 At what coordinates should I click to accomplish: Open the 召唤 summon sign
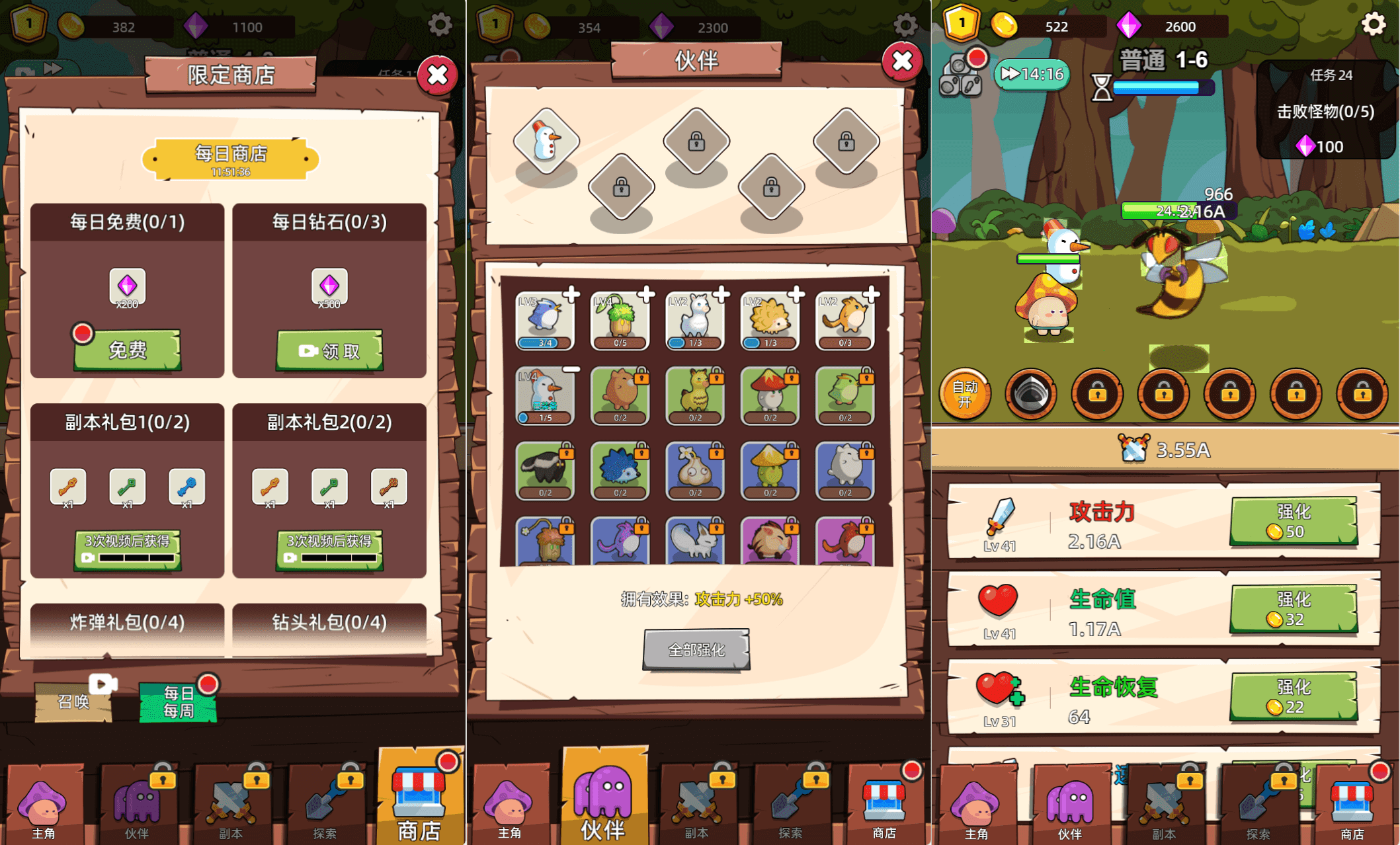coord(74,700)
